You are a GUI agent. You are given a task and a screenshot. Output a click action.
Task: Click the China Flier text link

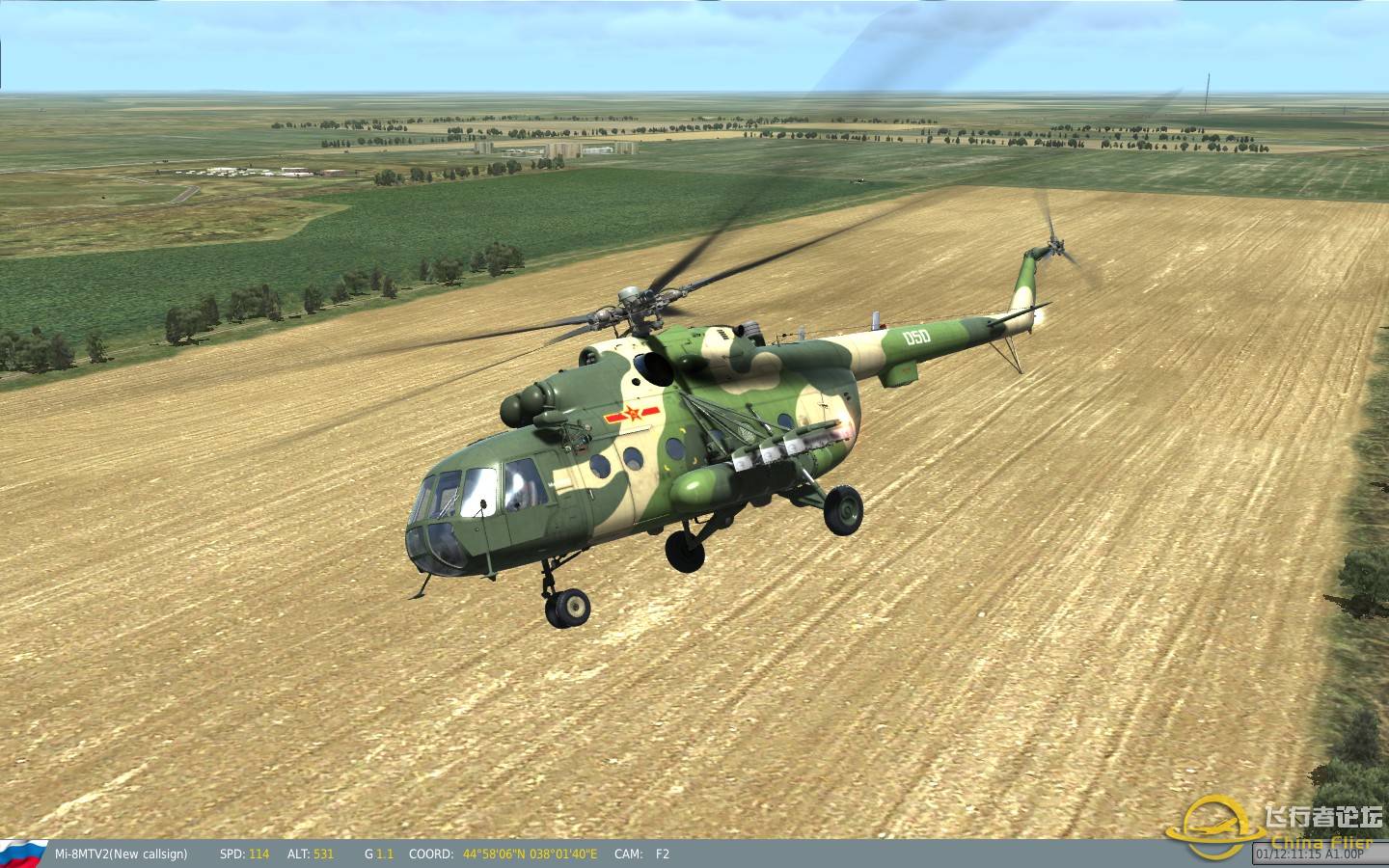point(1321,841)
